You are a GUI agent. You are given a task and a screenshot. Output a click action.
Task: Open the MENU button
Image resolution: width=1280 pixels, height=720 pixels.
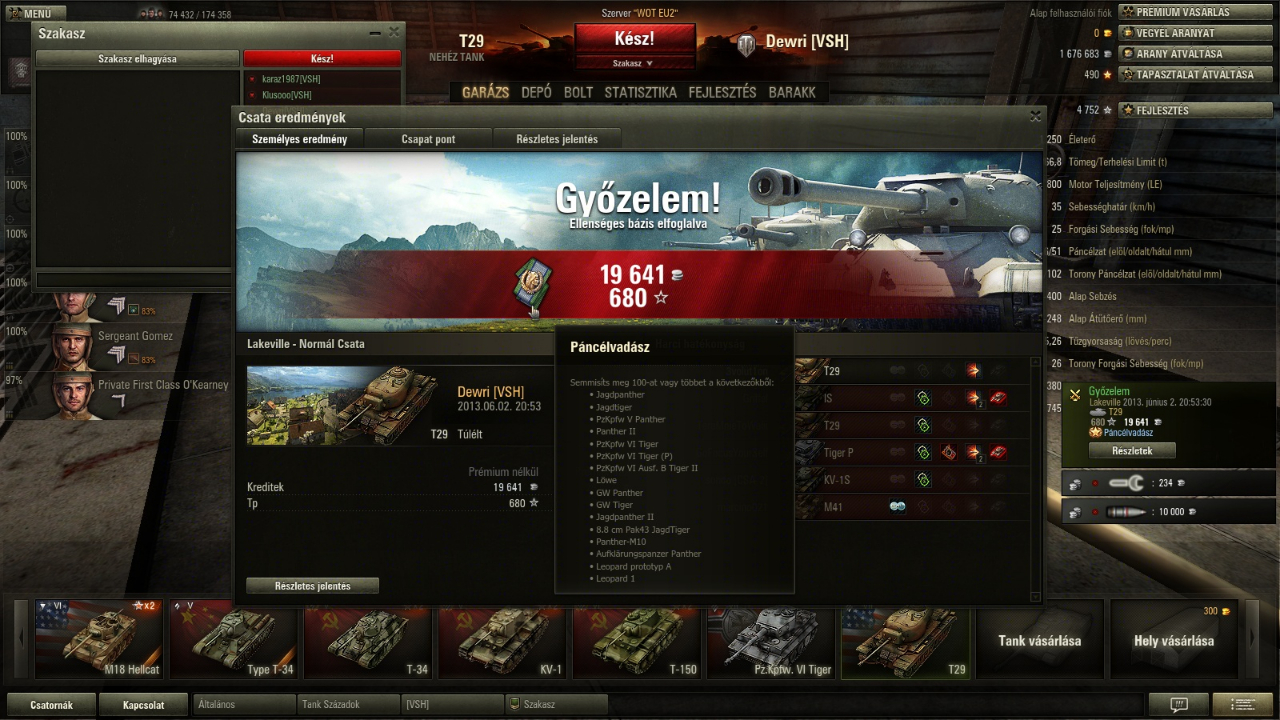pyautogui.click(x=36, y=14)
